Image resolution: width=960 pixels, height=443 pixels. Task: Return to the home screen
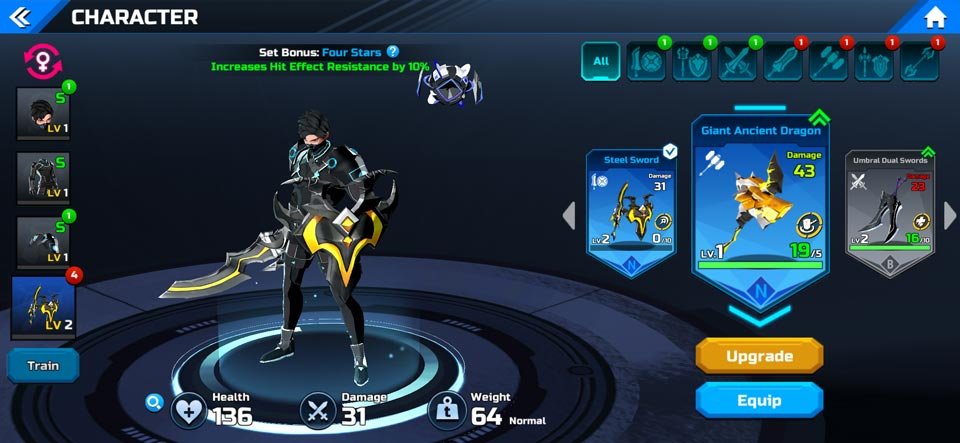pyautogui.click(x=935, y=17)
